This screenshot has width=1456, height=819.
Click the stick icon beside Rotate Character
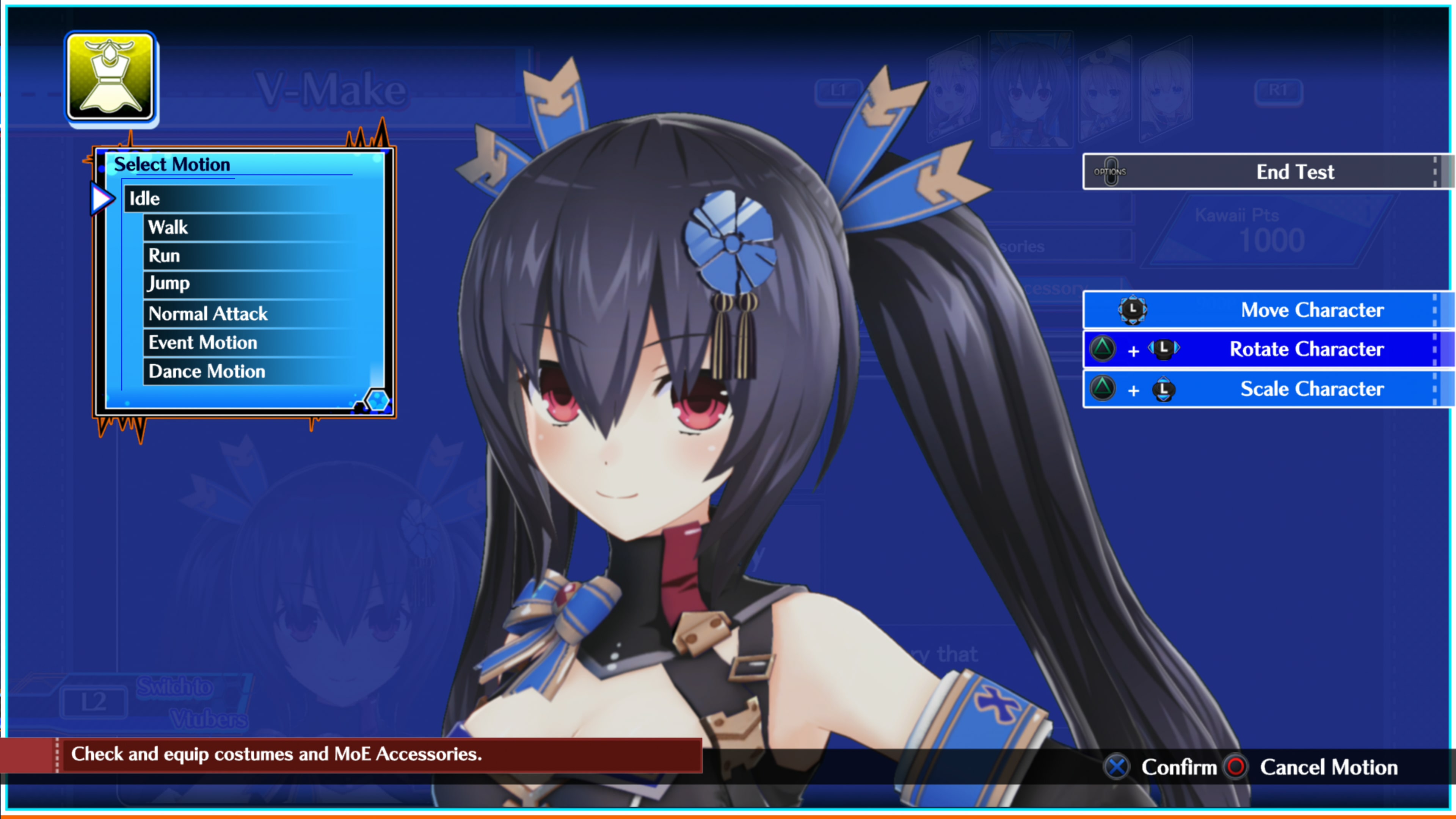click(x=1164, y=349)
